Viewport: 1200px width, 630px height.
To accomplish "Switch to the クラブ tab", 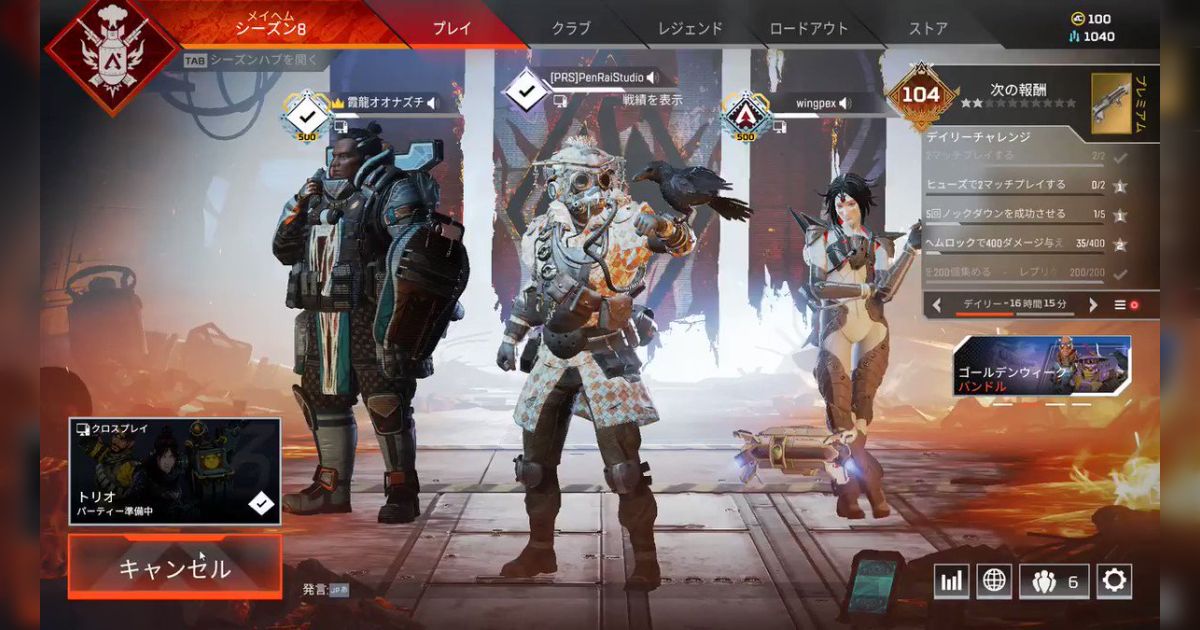I will point(571,28).
